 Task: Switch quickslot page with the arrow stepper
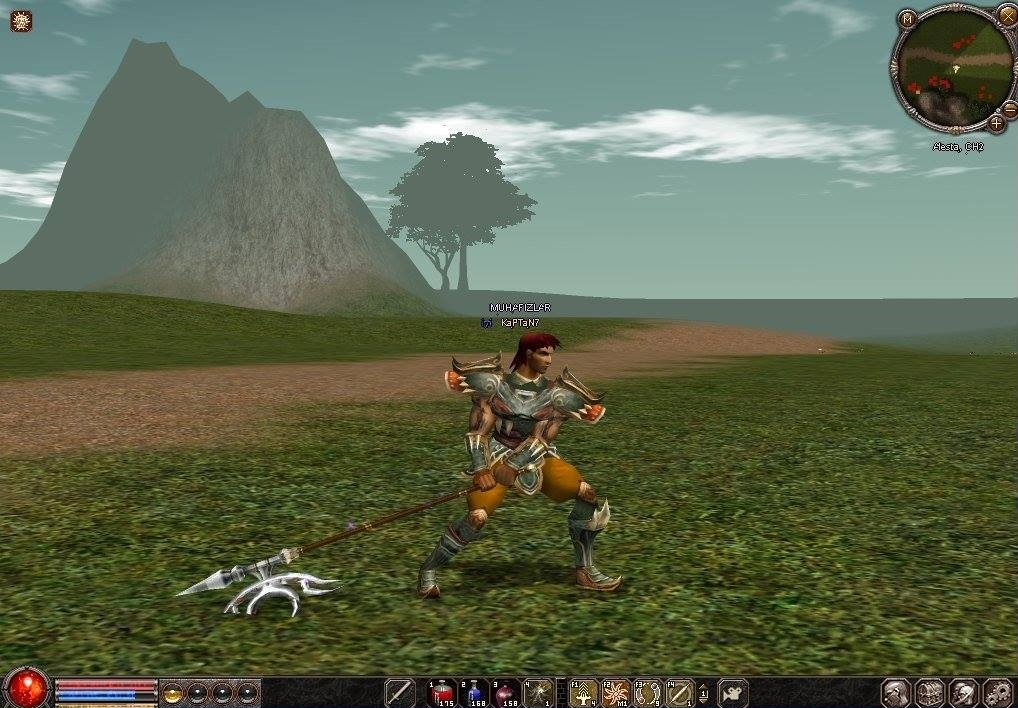[x=703, y=692]
